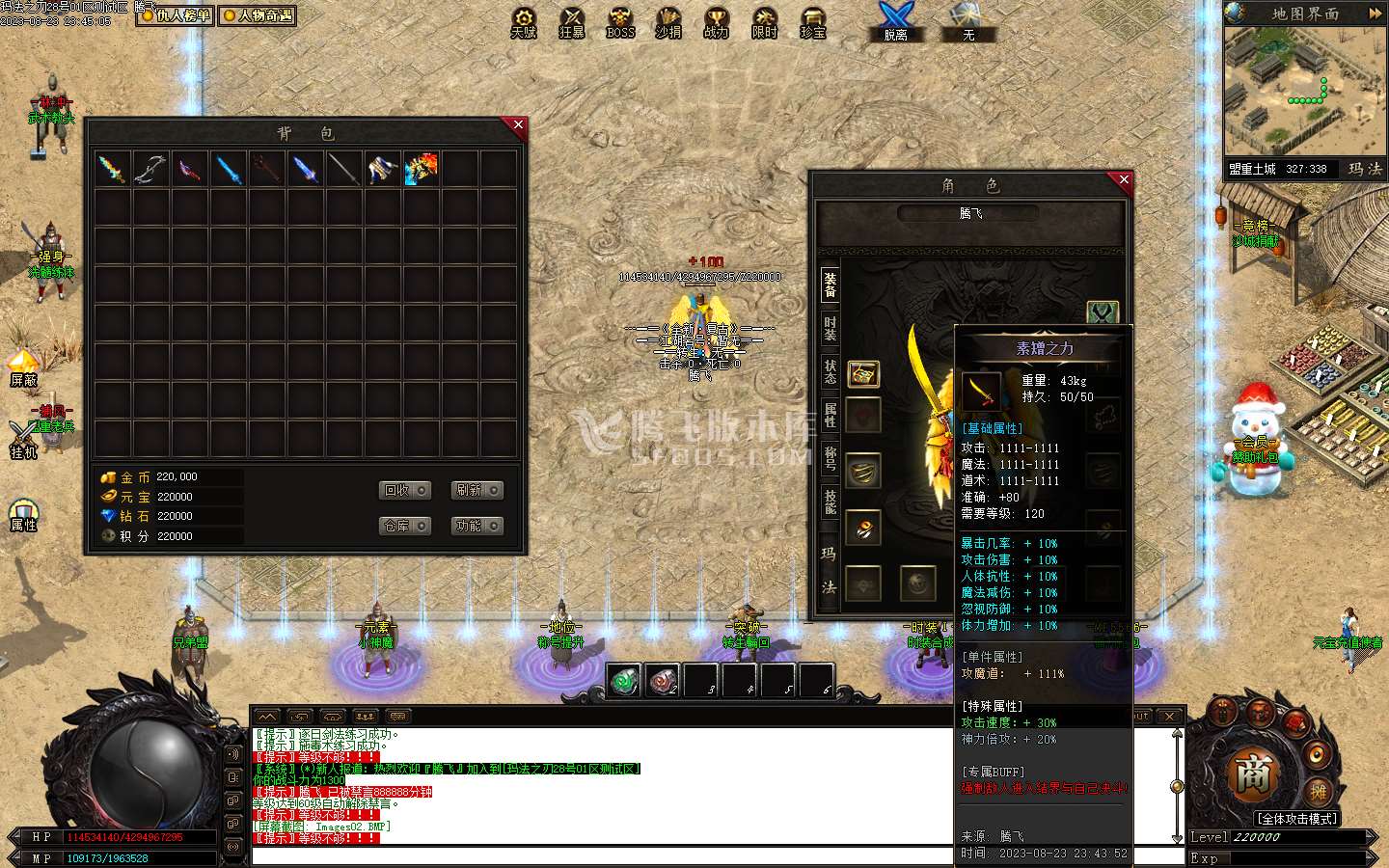
Task: Open the 珍宝 treasure menu
Action: point(813,23)
